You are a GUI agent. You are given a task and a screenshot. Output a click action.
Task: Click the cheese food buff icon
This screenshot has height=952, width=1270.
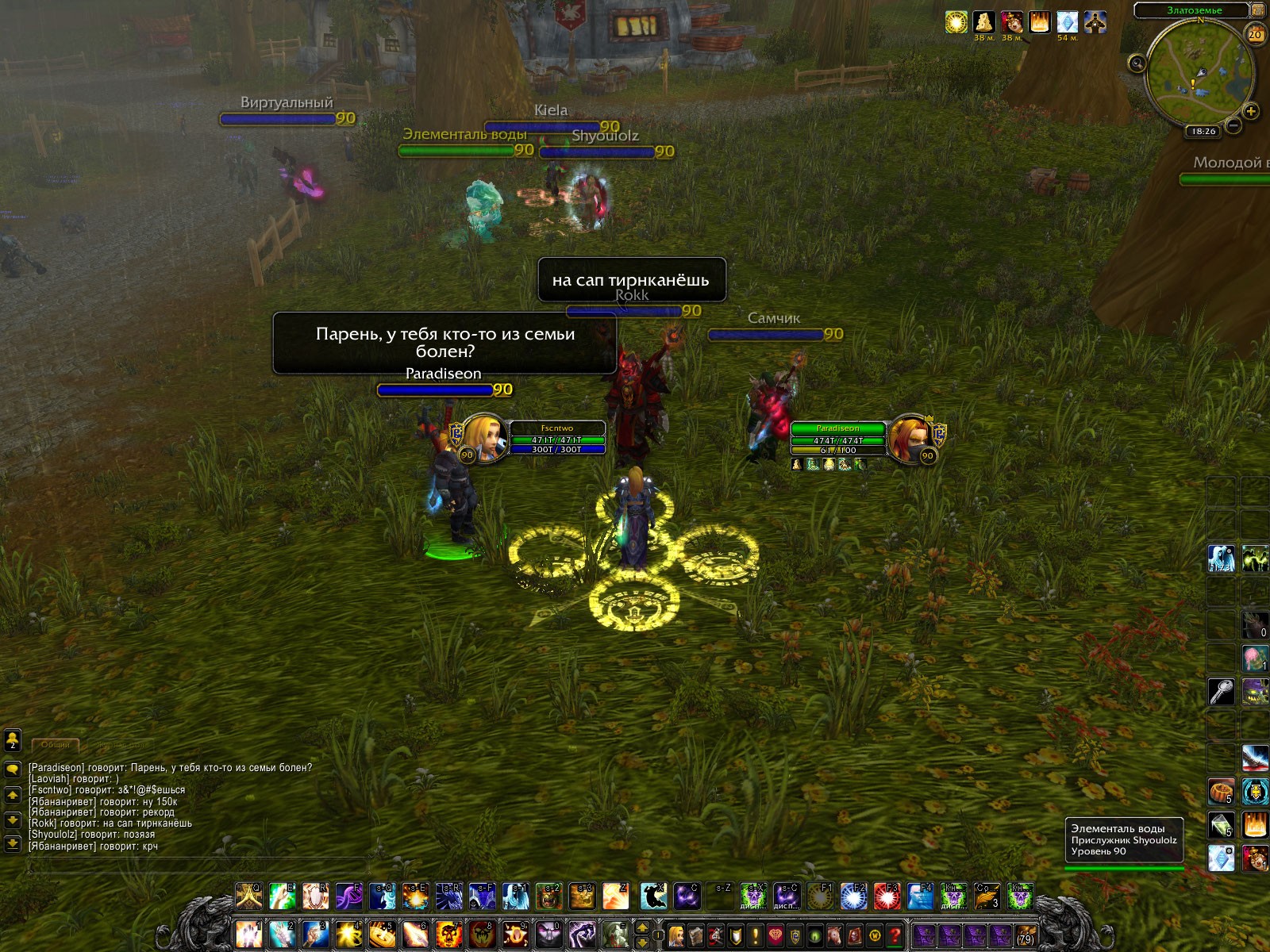pyautogui.click(x=984, y=22)
